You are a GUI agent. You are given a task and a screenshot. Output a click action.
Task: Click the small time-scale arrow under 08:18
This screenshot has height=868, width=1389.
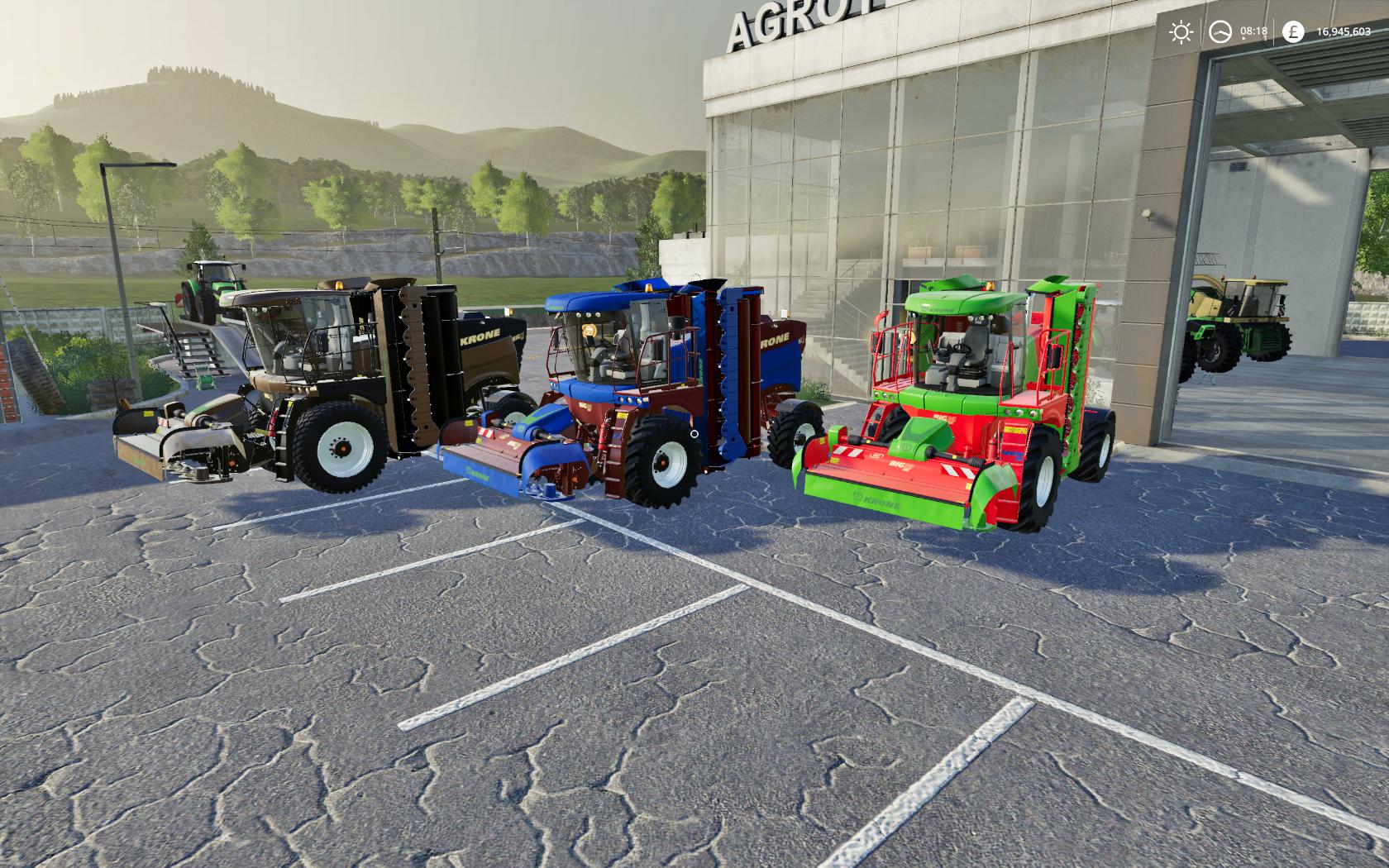[x=1243, y=38]
